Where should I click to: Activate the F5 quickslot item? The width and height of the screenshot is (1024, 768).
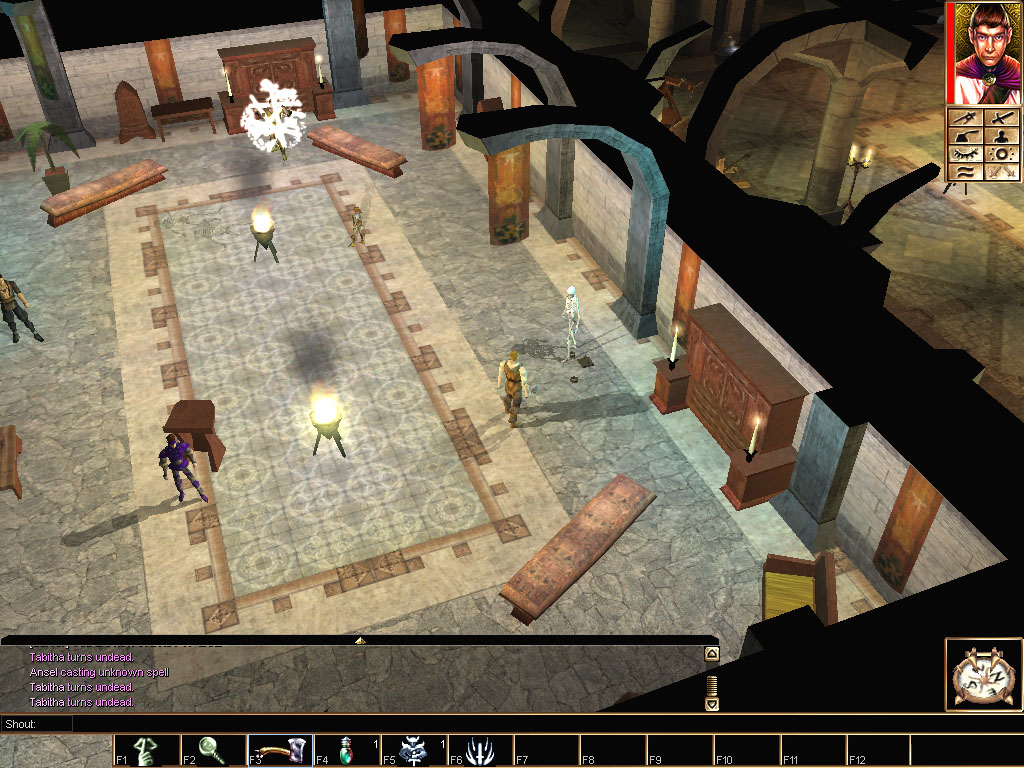pos(413,750)
